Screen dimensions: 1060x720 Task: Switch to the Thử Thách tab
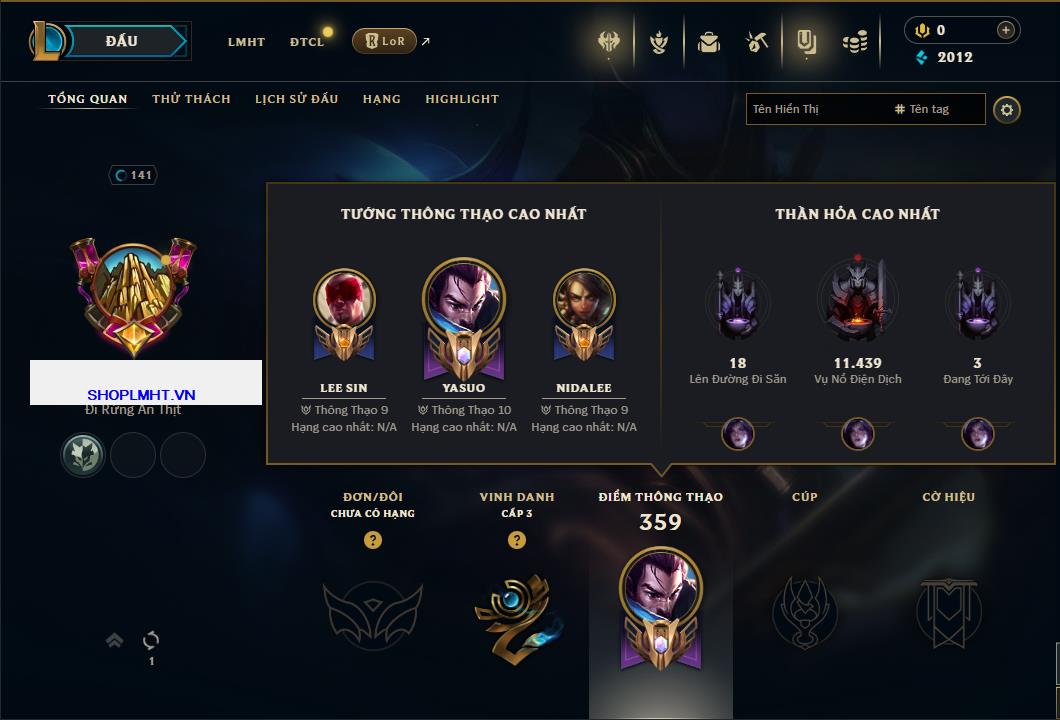(191, 99)
